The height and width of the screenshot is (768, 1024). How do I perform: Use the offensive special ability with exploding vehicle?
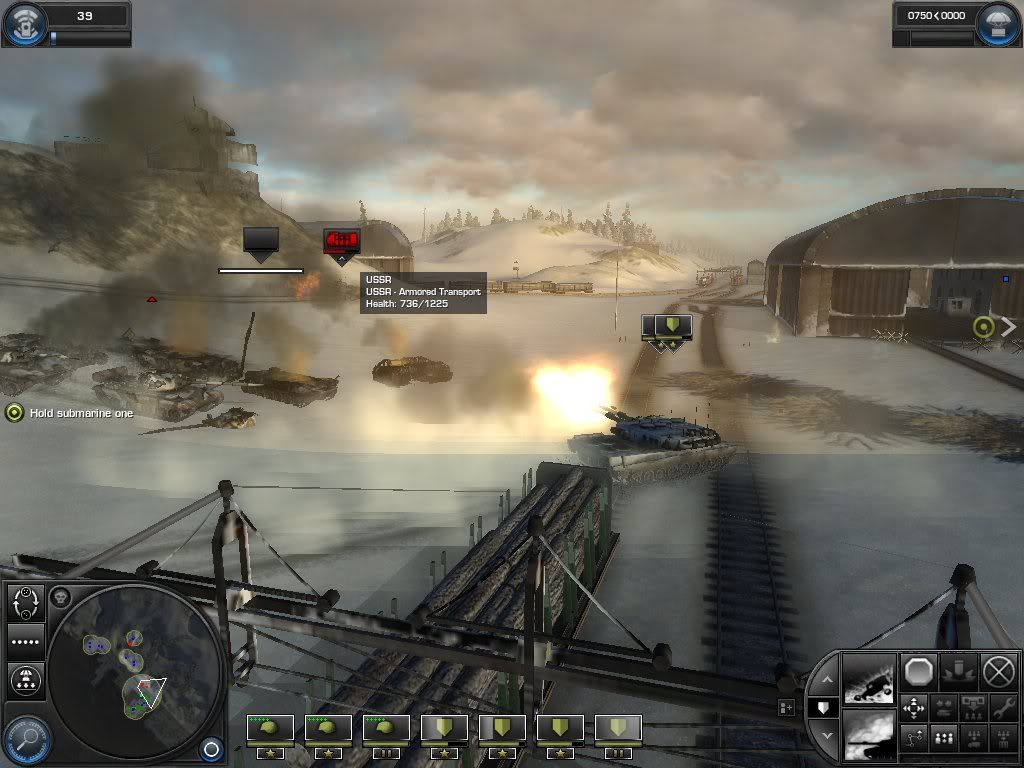869,679
